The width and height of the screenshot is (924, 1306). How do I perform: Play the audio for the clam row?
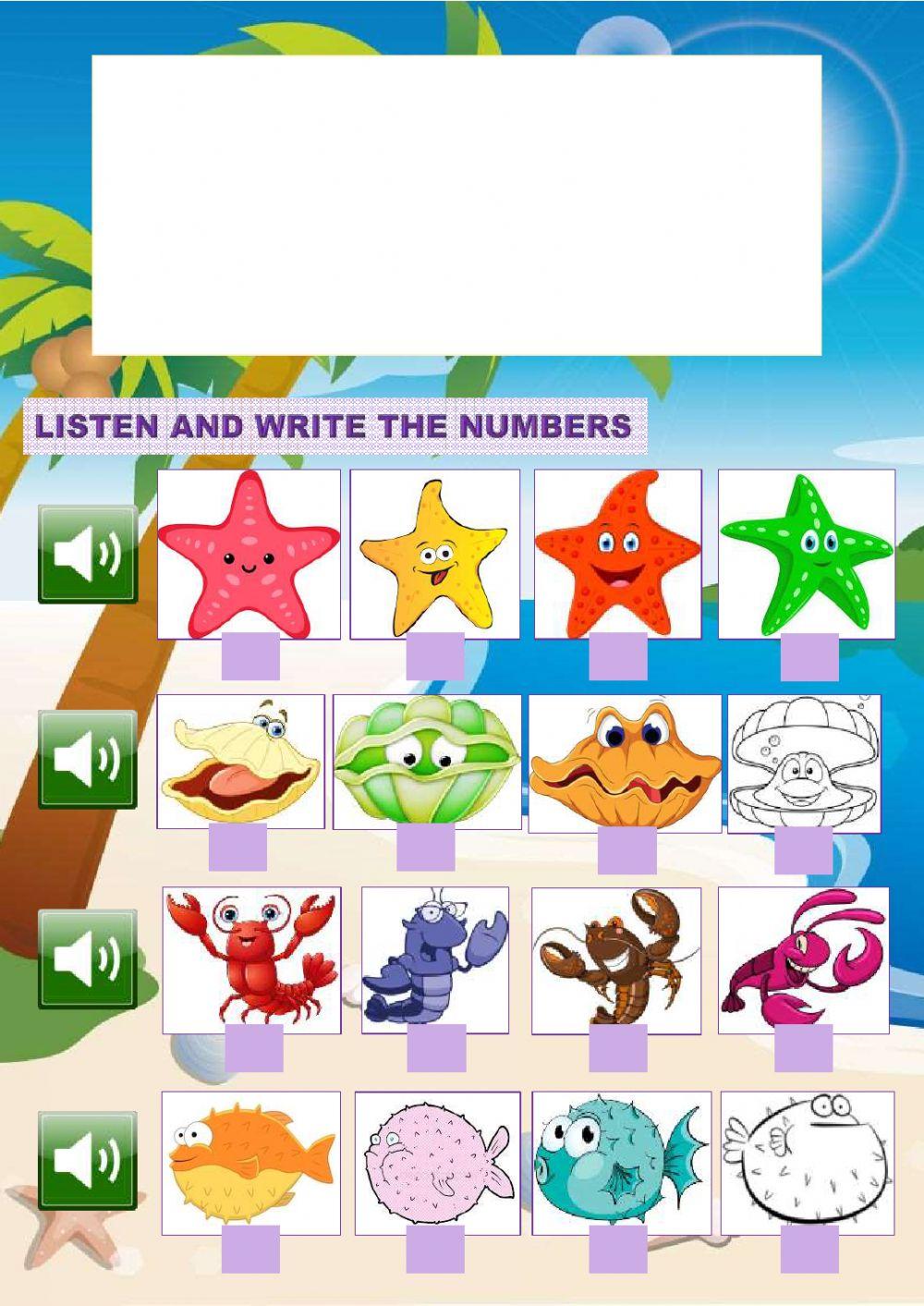pos(88,760)
